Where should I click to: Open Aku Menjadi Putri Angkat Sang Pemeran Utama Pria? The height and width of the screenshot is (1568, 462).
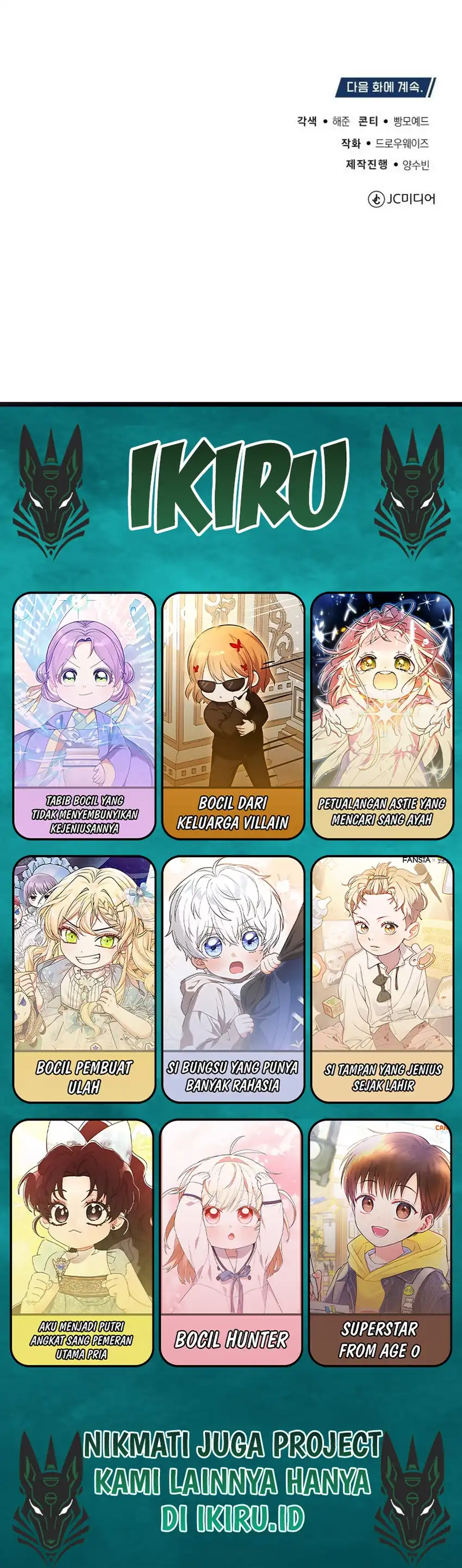tap(82, 1242)
